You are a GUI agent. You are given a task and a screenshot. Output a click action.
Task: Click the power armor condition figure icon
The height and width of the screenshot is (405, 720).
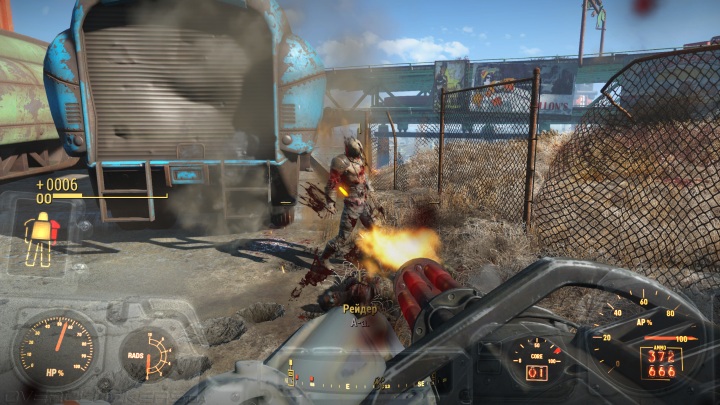[x=41, y=241]
